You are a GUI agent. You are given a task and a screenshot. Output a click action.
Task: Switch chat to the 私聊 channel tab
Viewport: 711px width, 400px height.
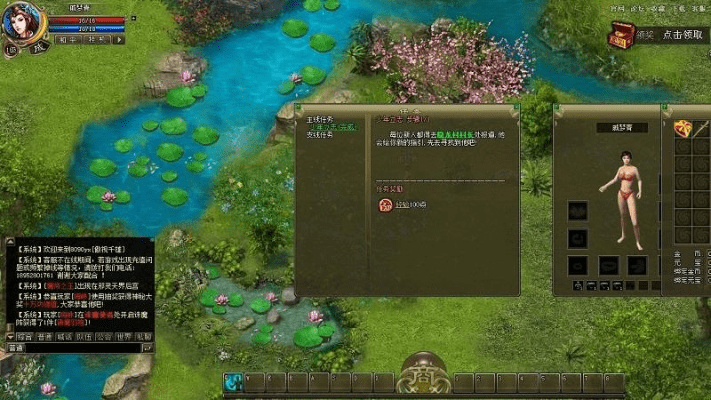[145, 337]
